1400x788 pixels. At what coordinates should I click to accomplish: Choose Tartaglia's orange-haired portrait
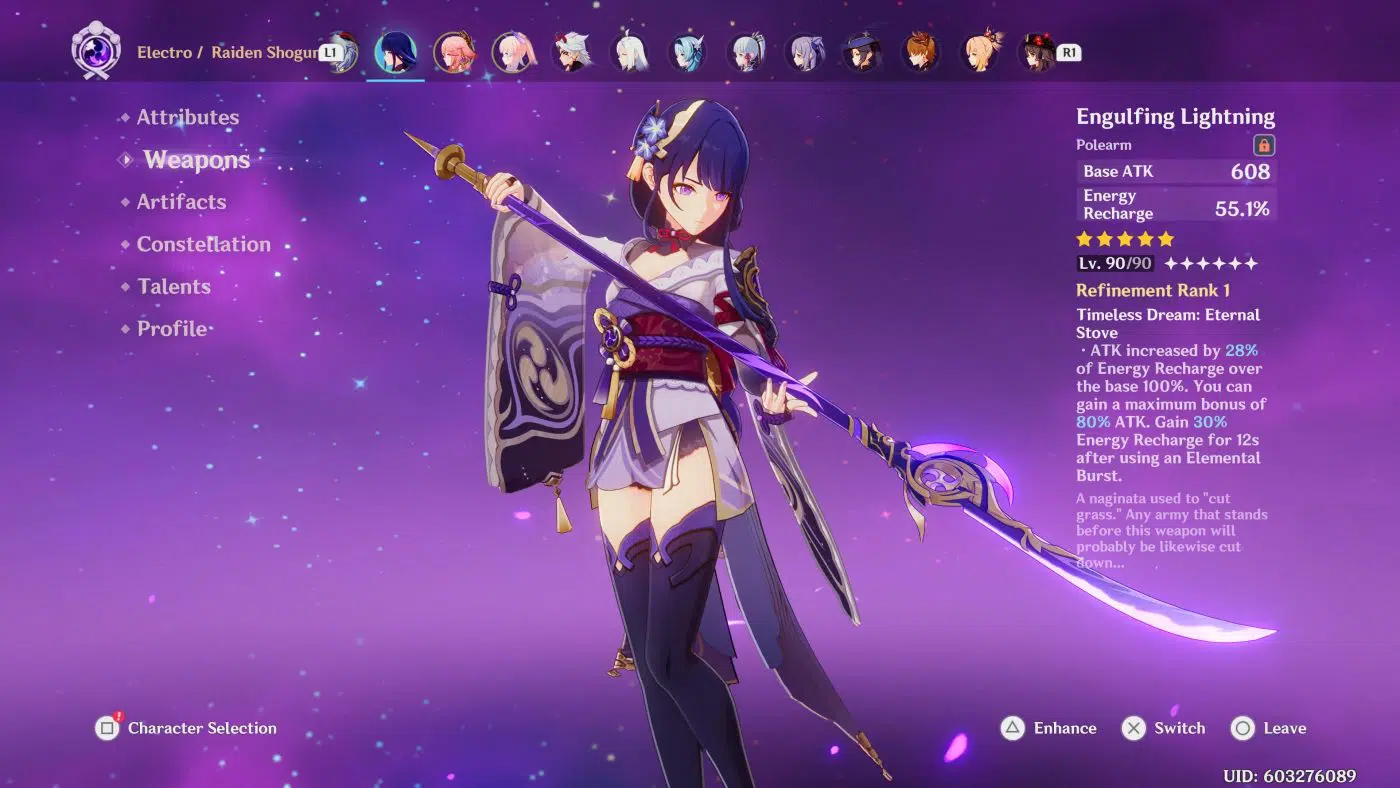coord(922,52)
